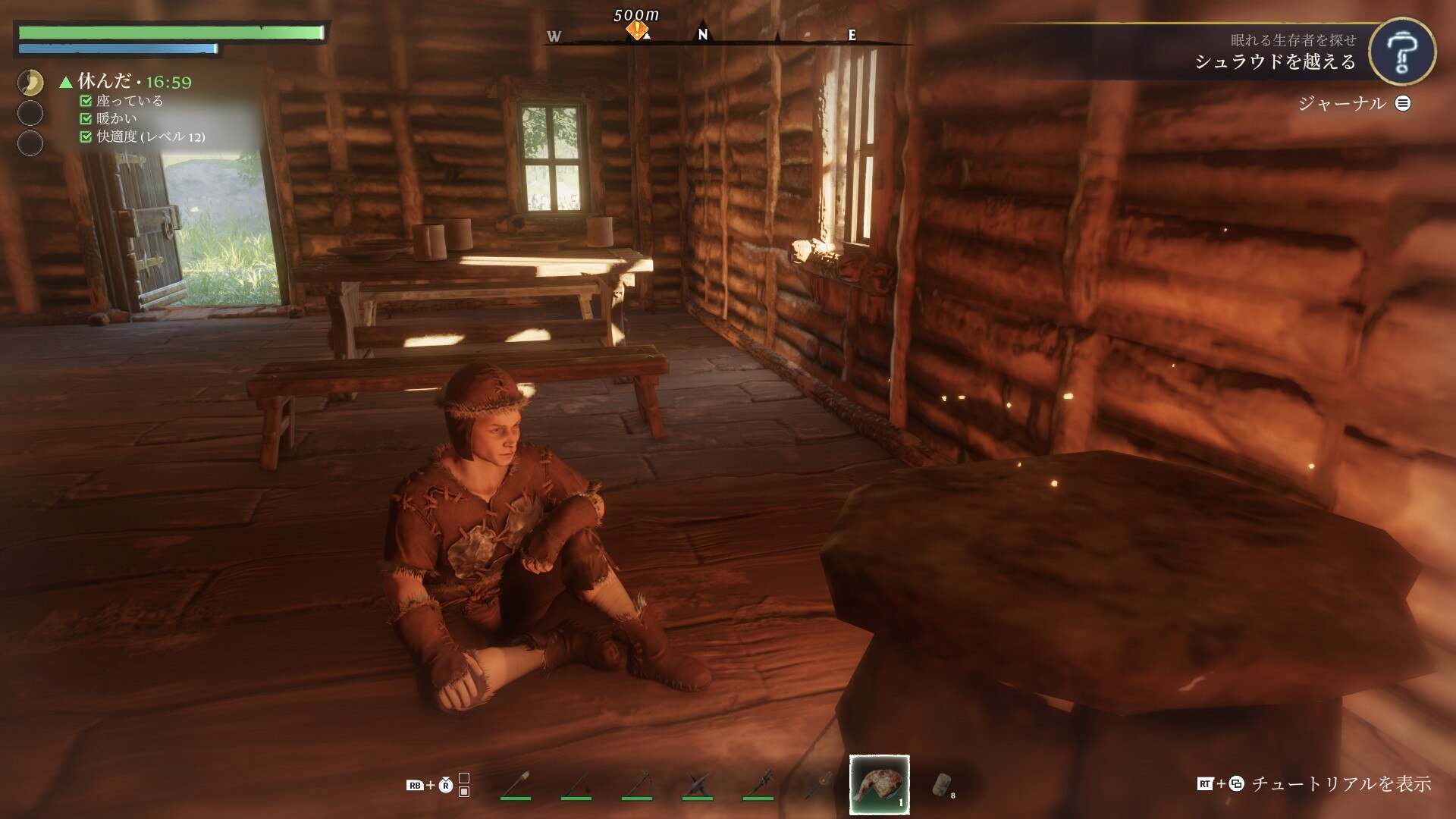Show the tutorial via チュートリアルを表示
Viewport: 1456px width, 819px height.
click(x=1340, y=783)
